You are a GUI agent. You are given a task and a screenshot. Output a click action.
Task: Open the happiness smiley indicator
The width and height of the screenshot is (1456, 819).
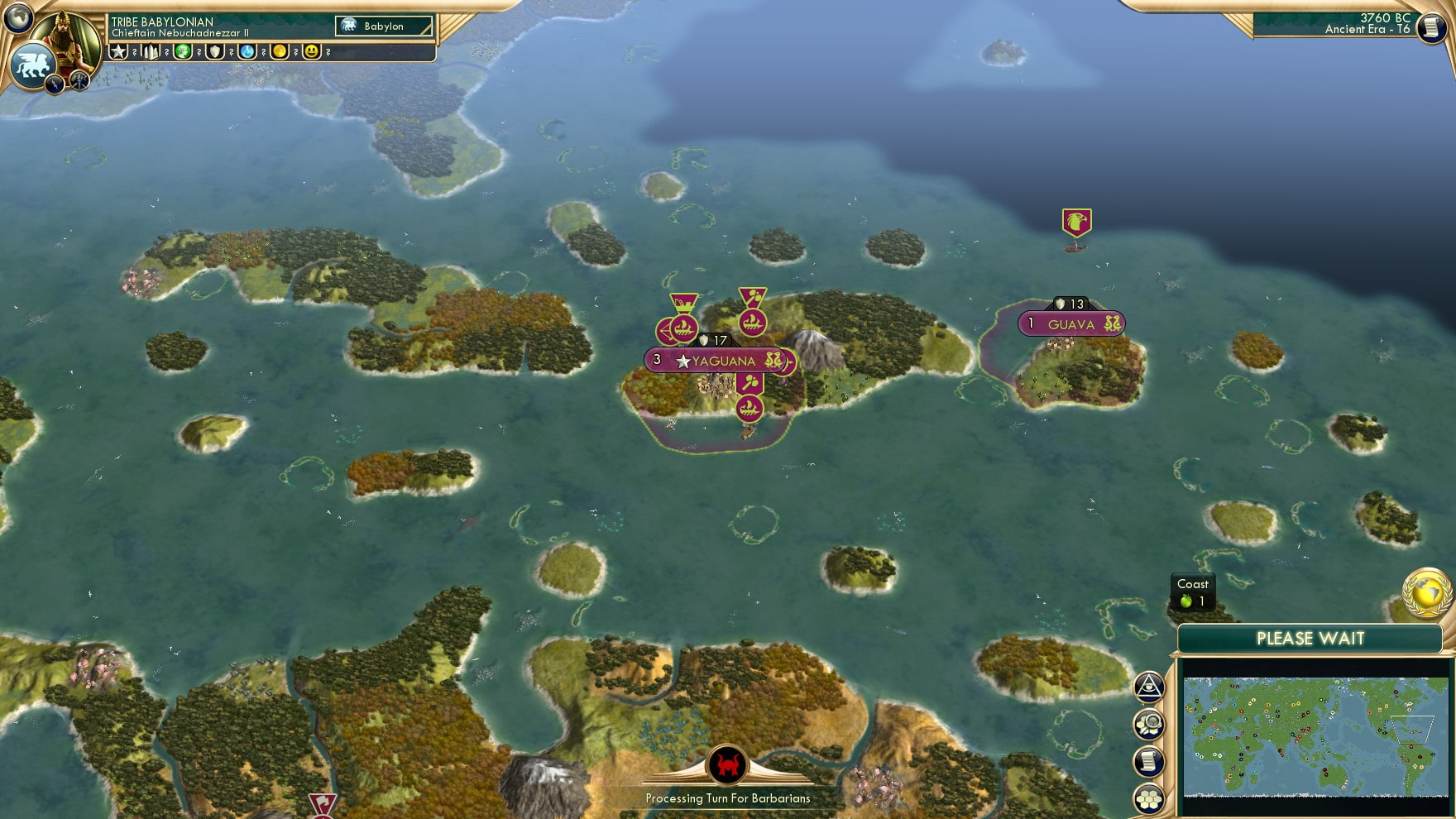[x=310, y=51]
